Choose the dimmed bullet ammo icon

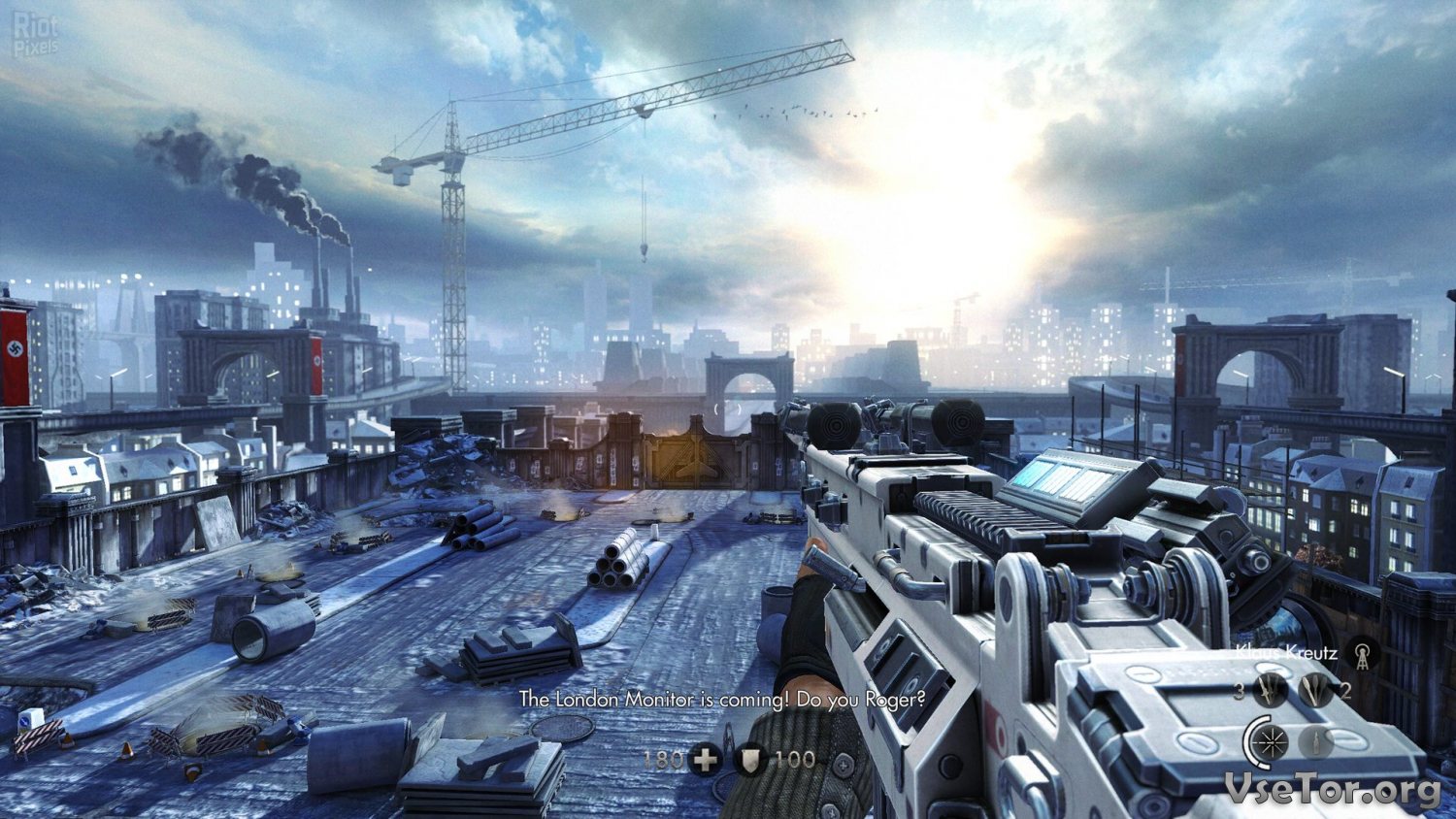[x=1315, y=742]
